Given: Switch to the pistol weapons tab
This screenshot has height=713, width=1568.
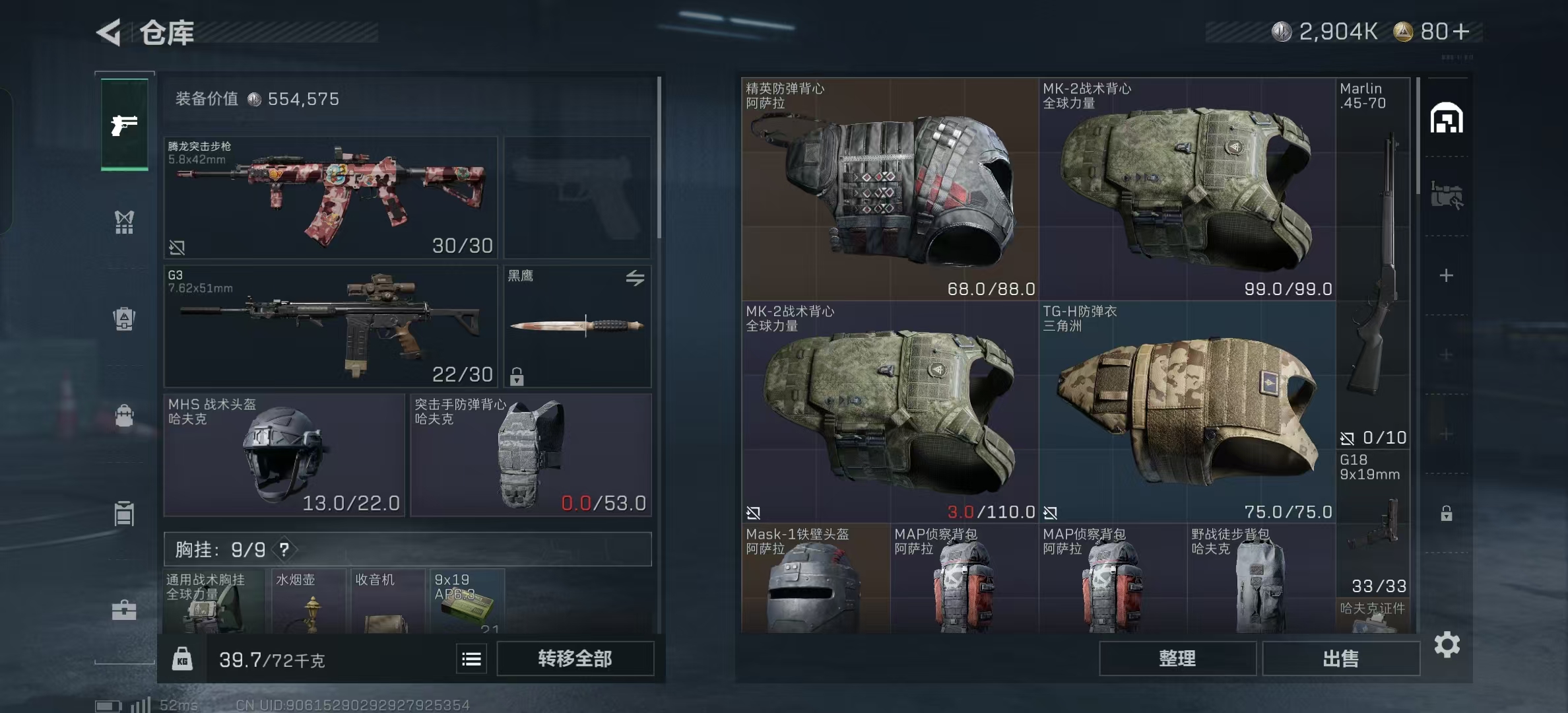Looking at the screenshot, I should [124, 125].
